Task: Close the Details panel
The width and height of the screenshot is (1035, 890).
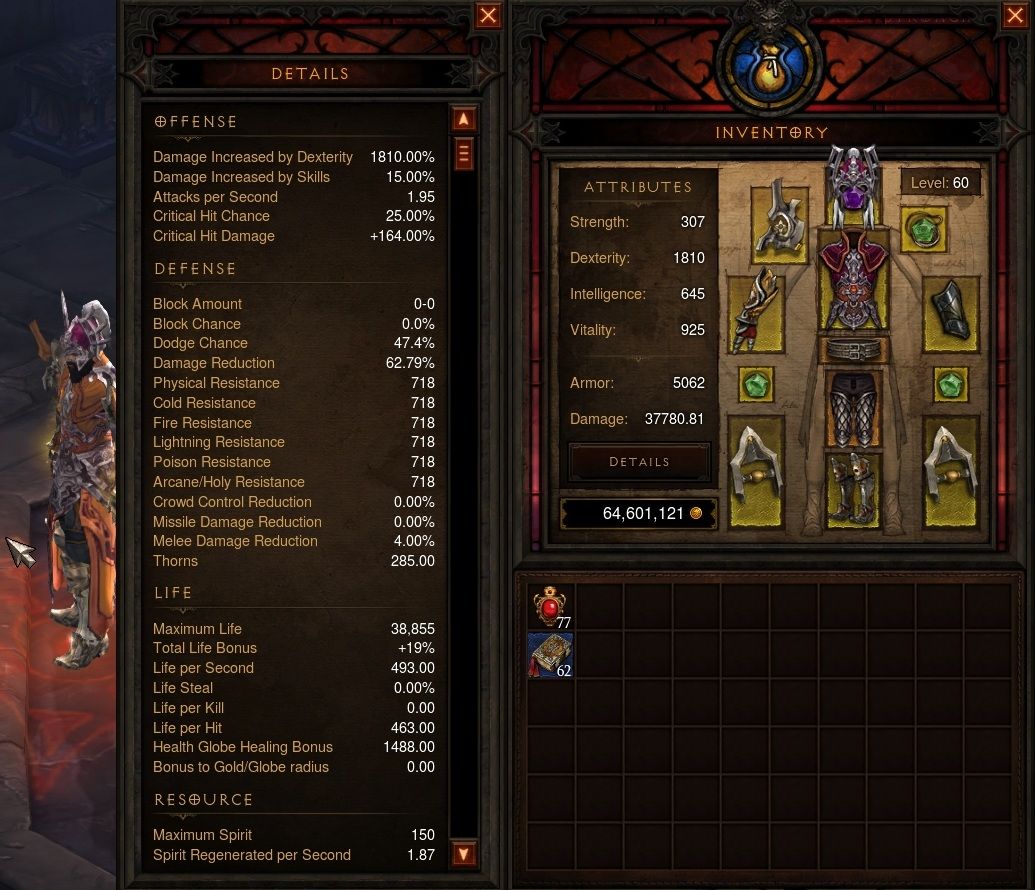Action: (488, 16)
